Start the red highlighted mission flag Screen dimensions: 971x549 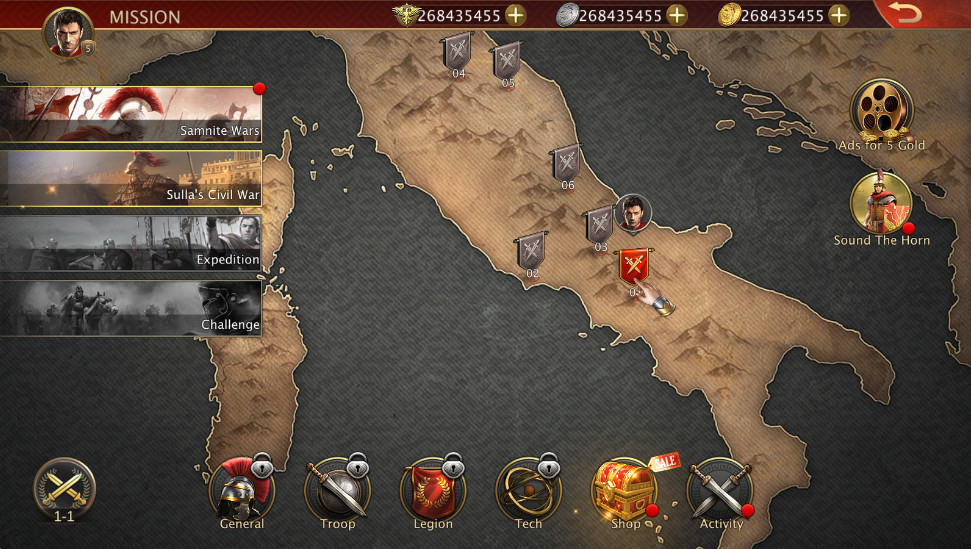pos(633,267)
